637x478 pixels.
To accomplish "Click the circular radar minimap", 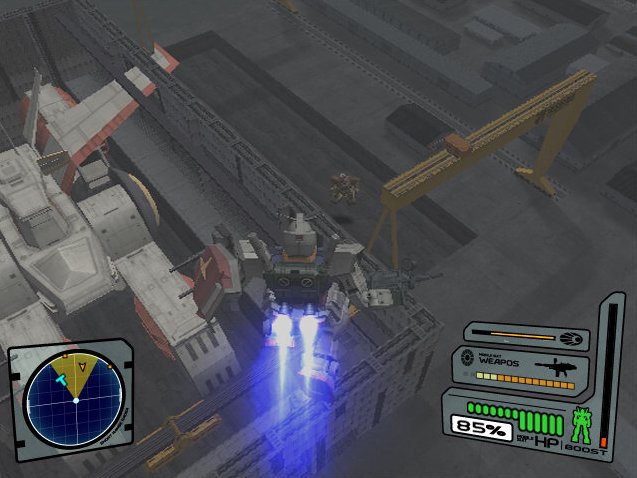I will tap(74, 400).
